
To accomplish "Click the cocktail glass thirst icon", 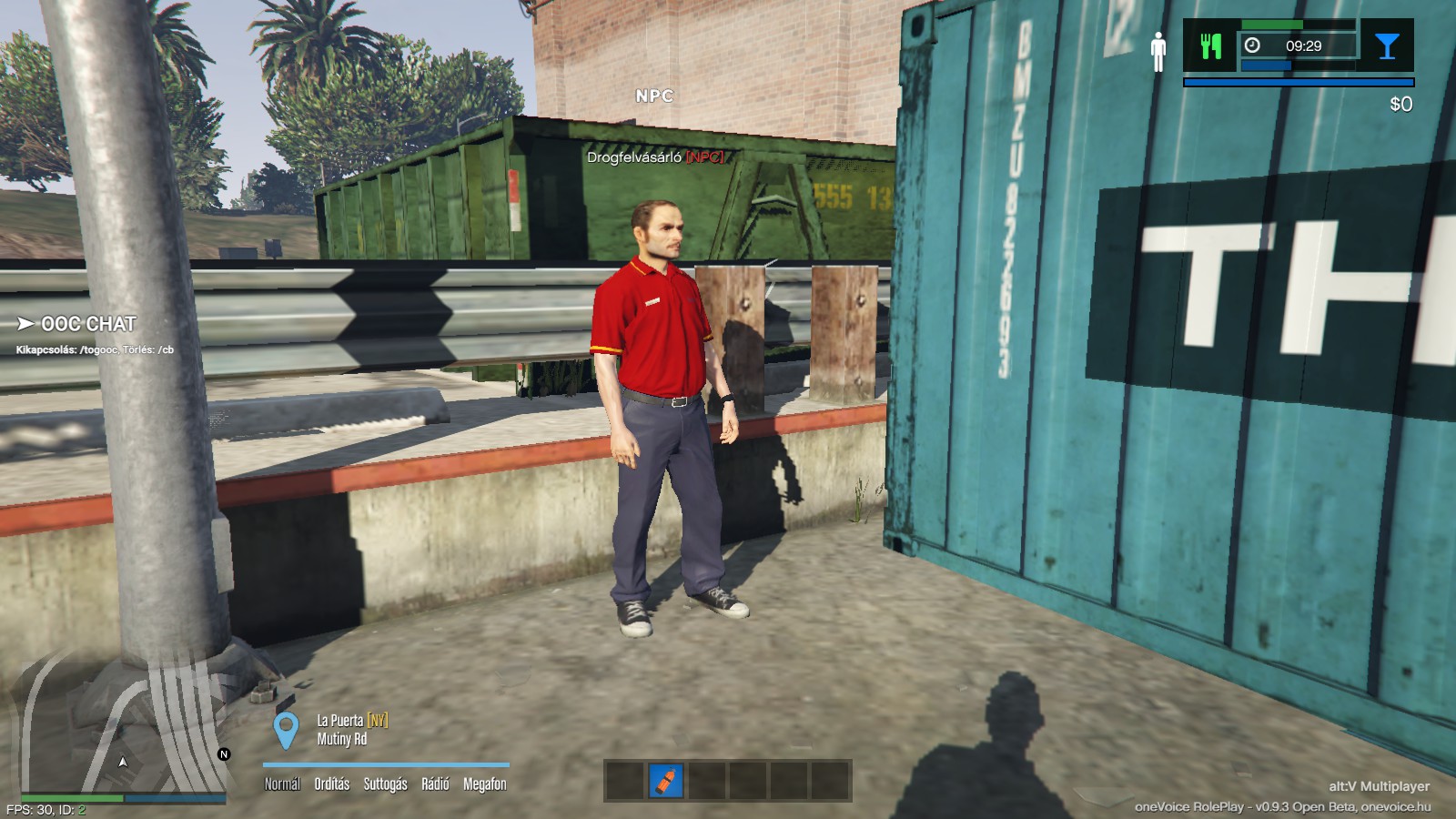I will 1387,45.
